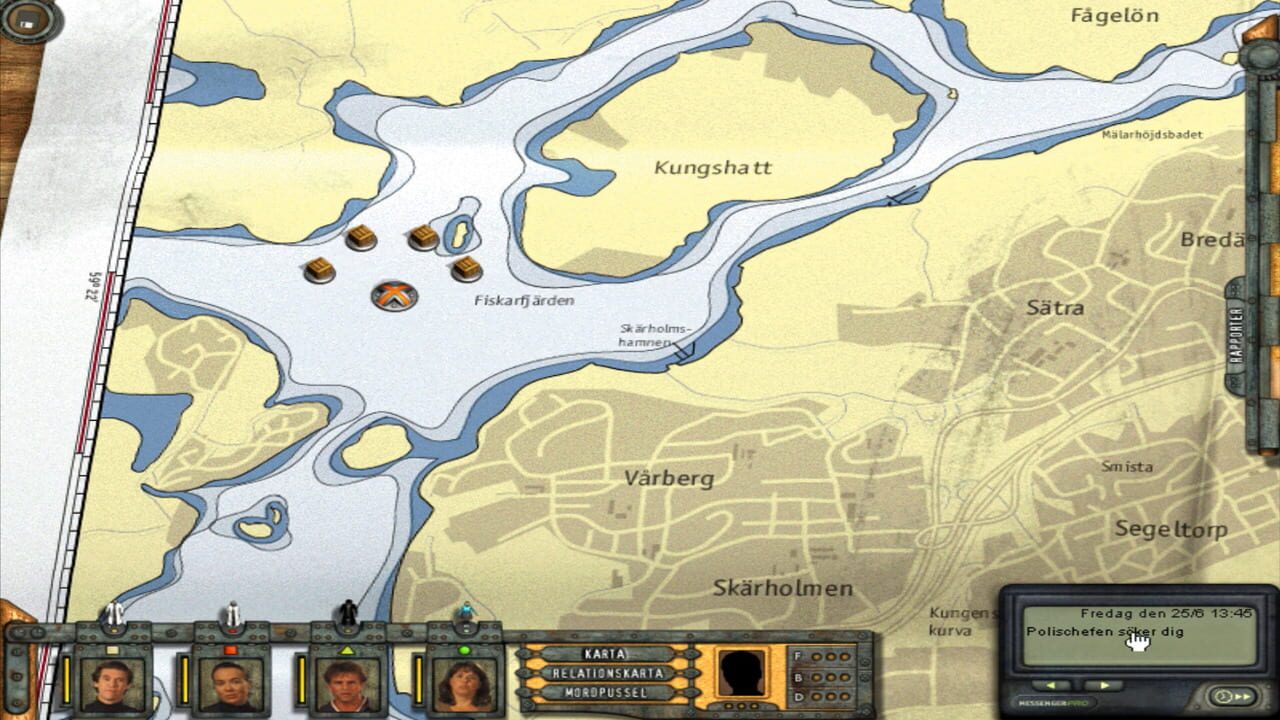Select the female detective's portrait

pyautogui.click(x=462, y=685)
